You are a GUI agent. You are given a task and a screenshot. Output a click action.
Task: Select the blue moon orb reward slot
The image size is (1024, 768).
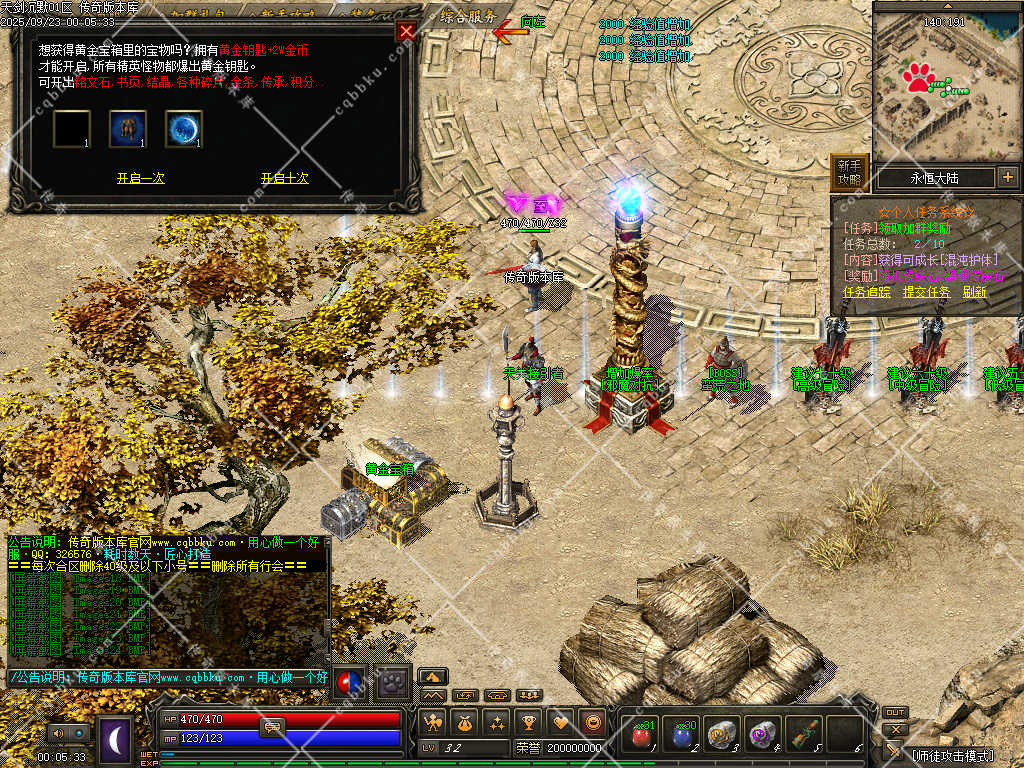click(184, 129)
